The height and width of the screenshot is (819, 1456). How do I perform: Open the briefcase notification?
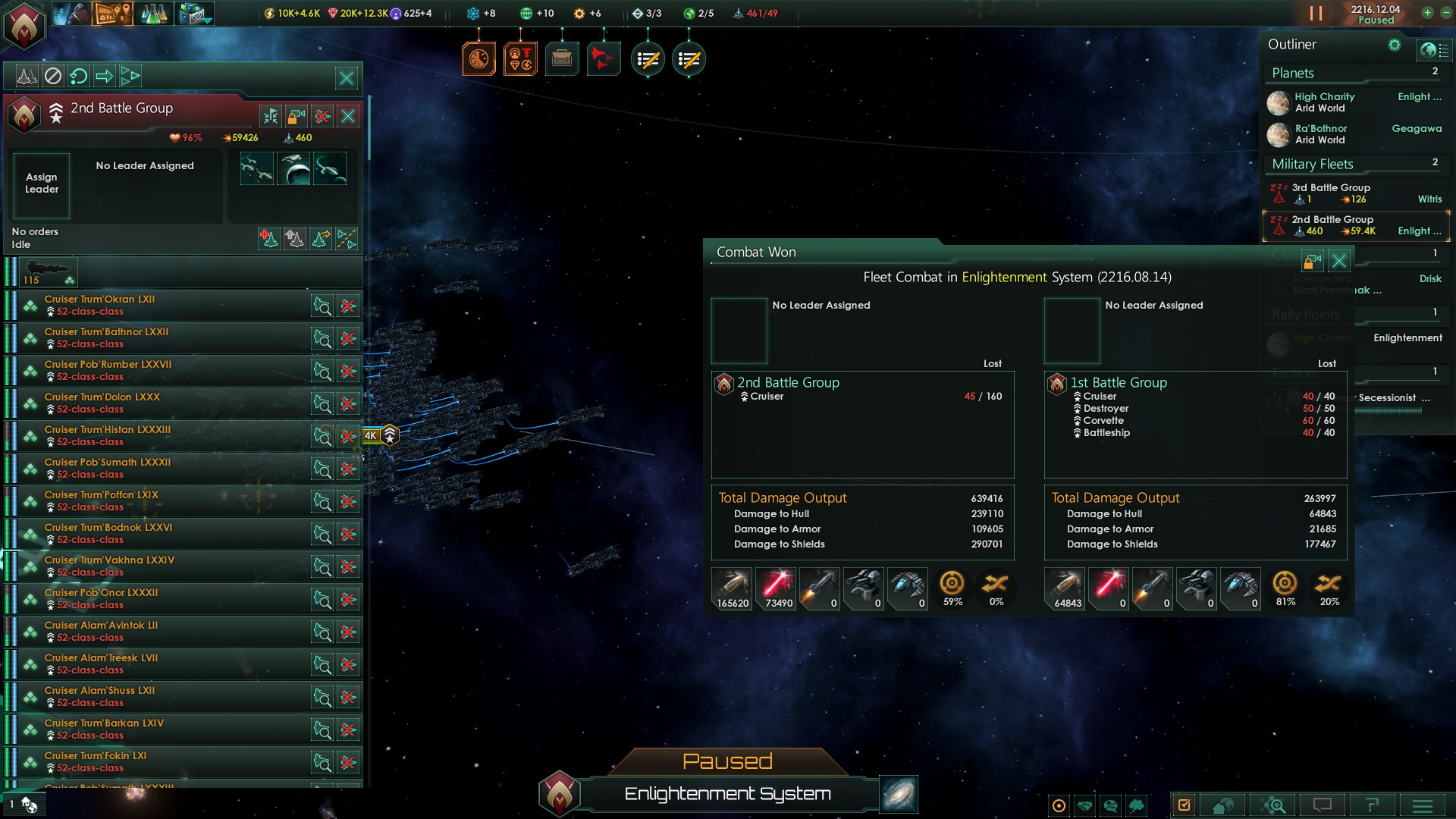562,58
